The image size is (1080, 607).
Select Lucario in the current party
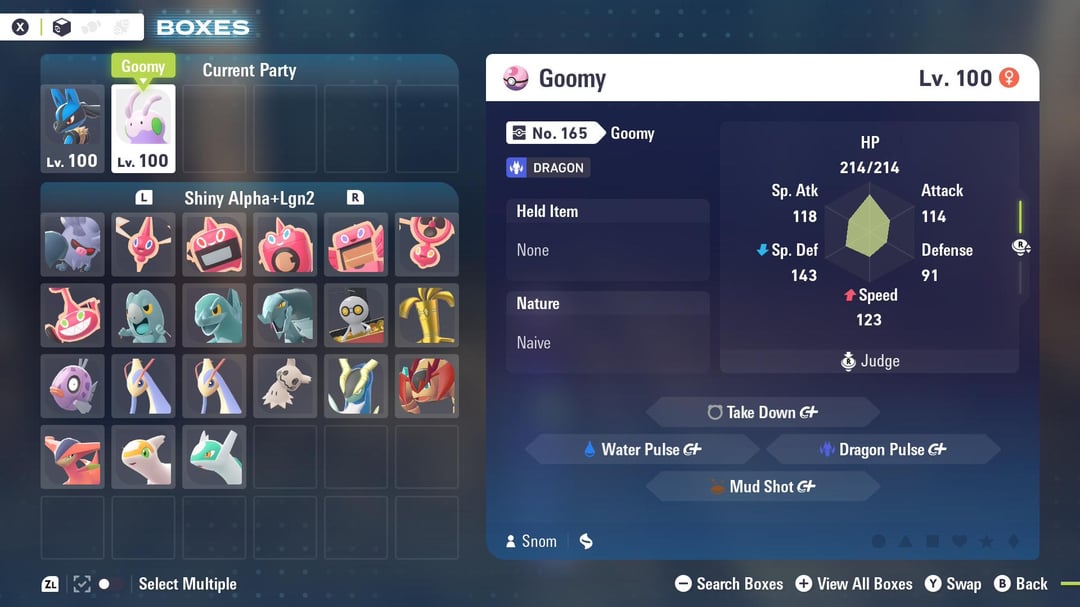[72, 128]
